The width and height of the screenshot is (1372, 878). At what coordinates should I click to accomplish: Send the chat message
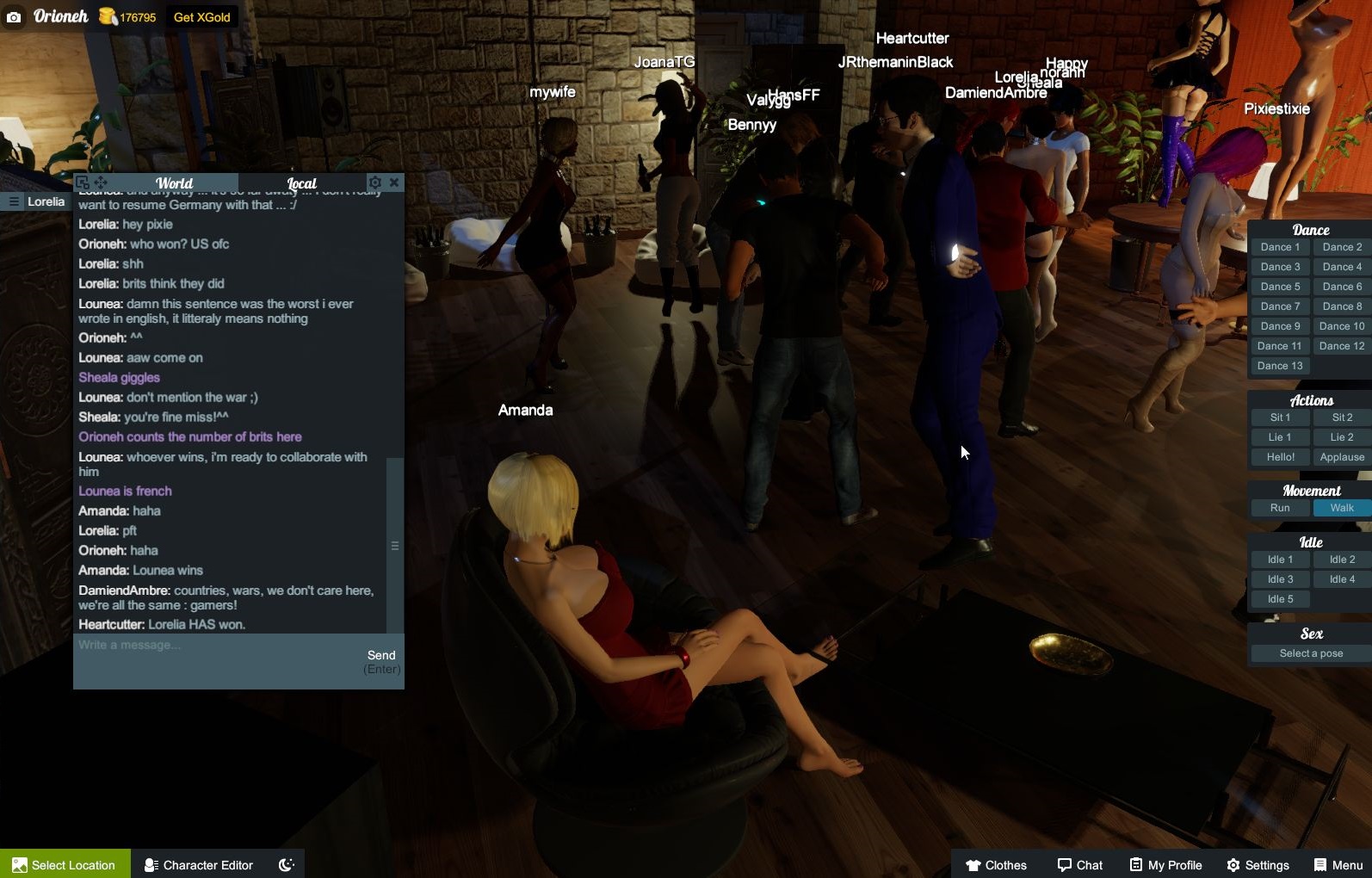click(381, 656)
